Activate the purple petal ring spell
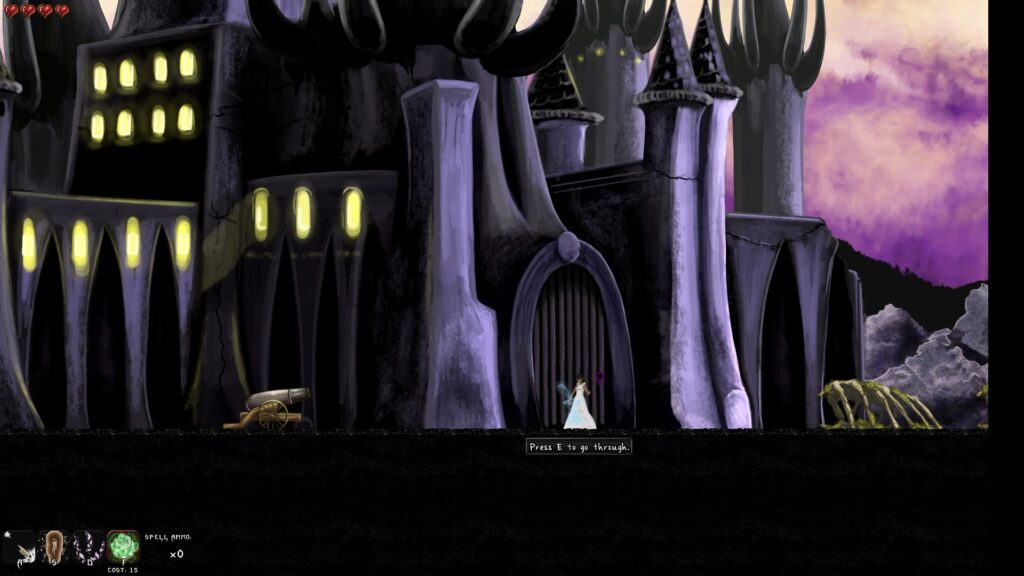The height and width of the screenshot is (576, 1024). (x=88, y=546)
